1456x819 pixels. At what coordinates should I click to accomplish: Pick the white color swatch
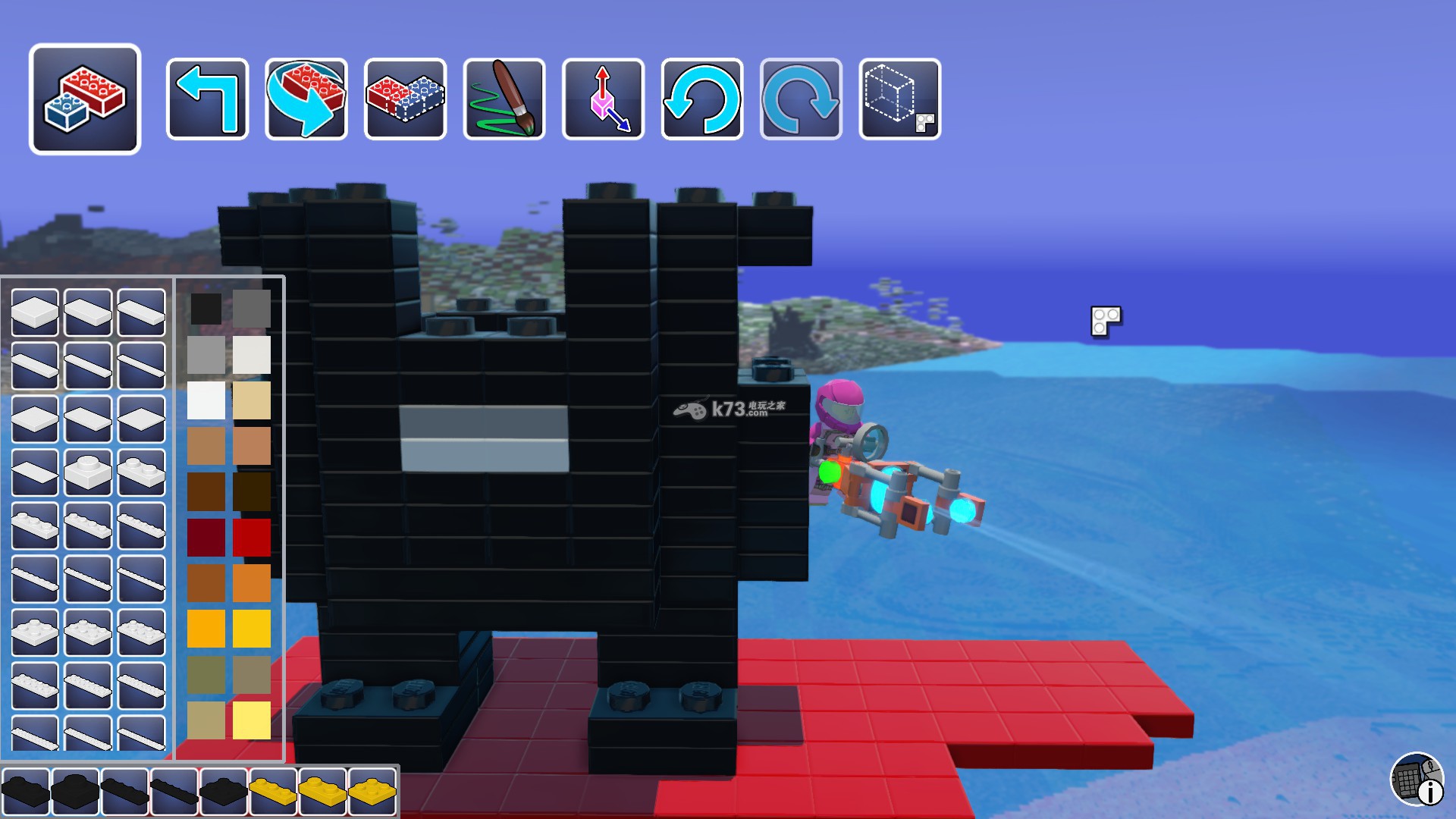[206, 400]
